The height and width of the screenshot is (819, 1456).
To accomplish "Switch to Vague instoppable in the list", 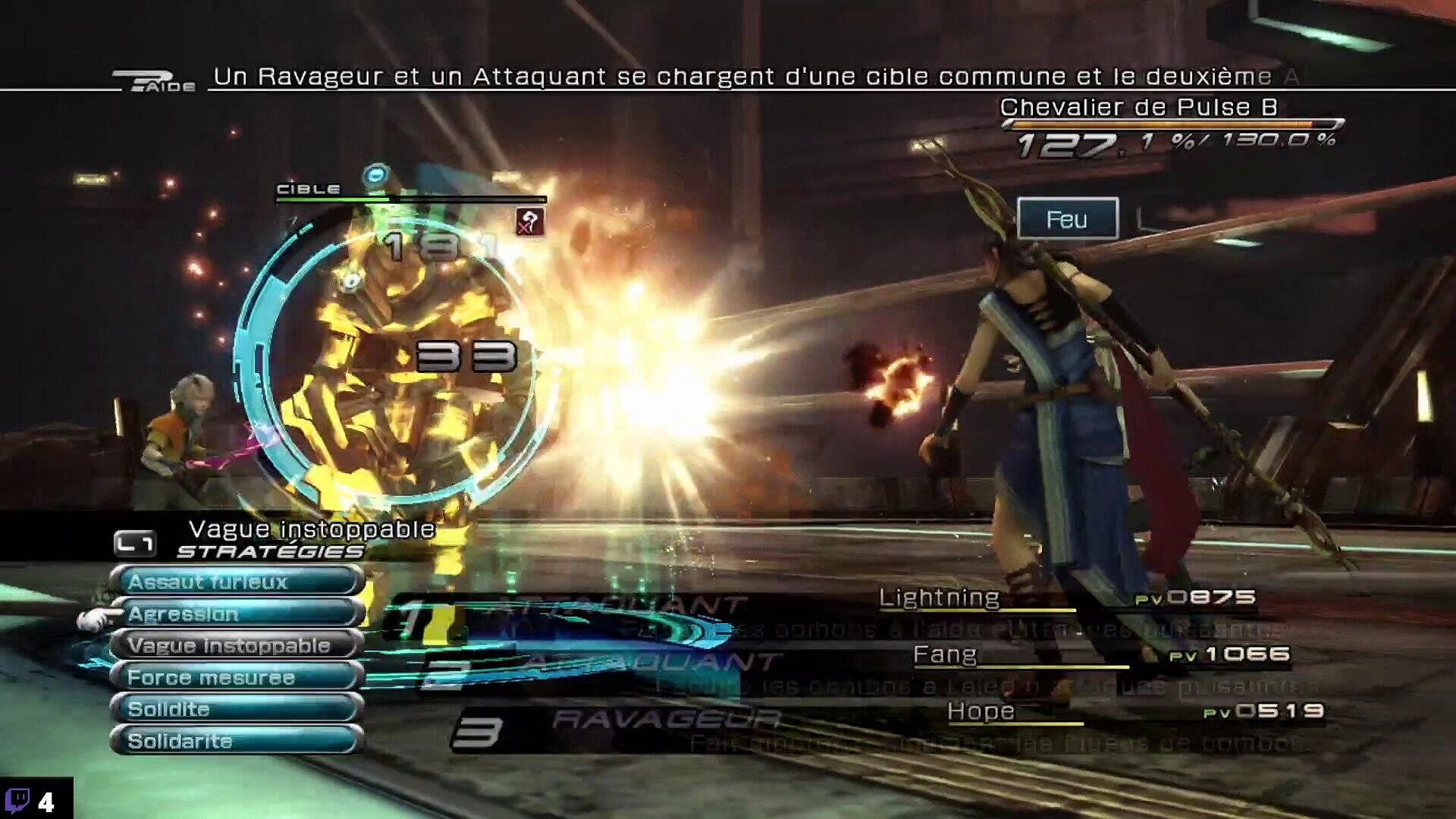I will tap(237, 645).
